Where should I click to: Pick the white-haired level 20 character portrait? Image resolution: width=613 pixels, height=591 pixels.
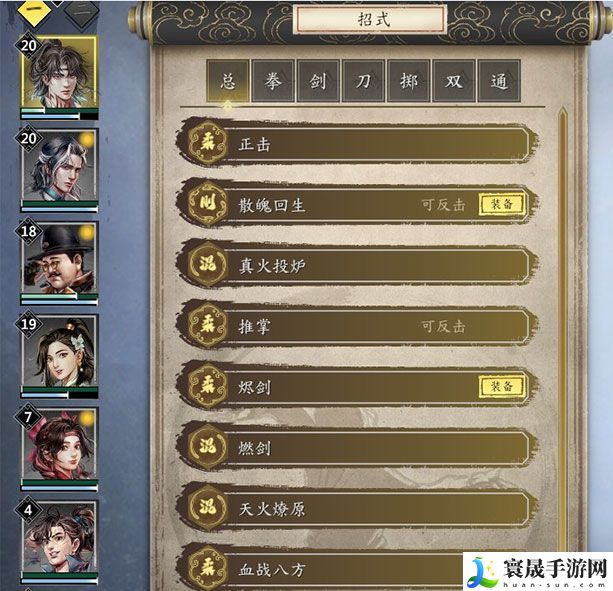pyautogui.click(x=59, y=168)
